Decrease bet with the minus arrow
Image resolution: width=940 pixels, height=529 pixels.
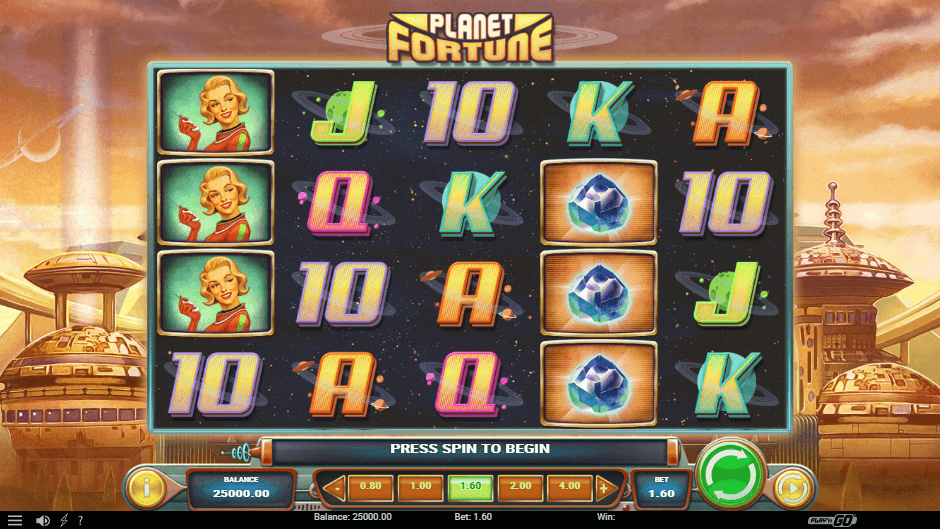pyautogui.click(x=335, y=489)
